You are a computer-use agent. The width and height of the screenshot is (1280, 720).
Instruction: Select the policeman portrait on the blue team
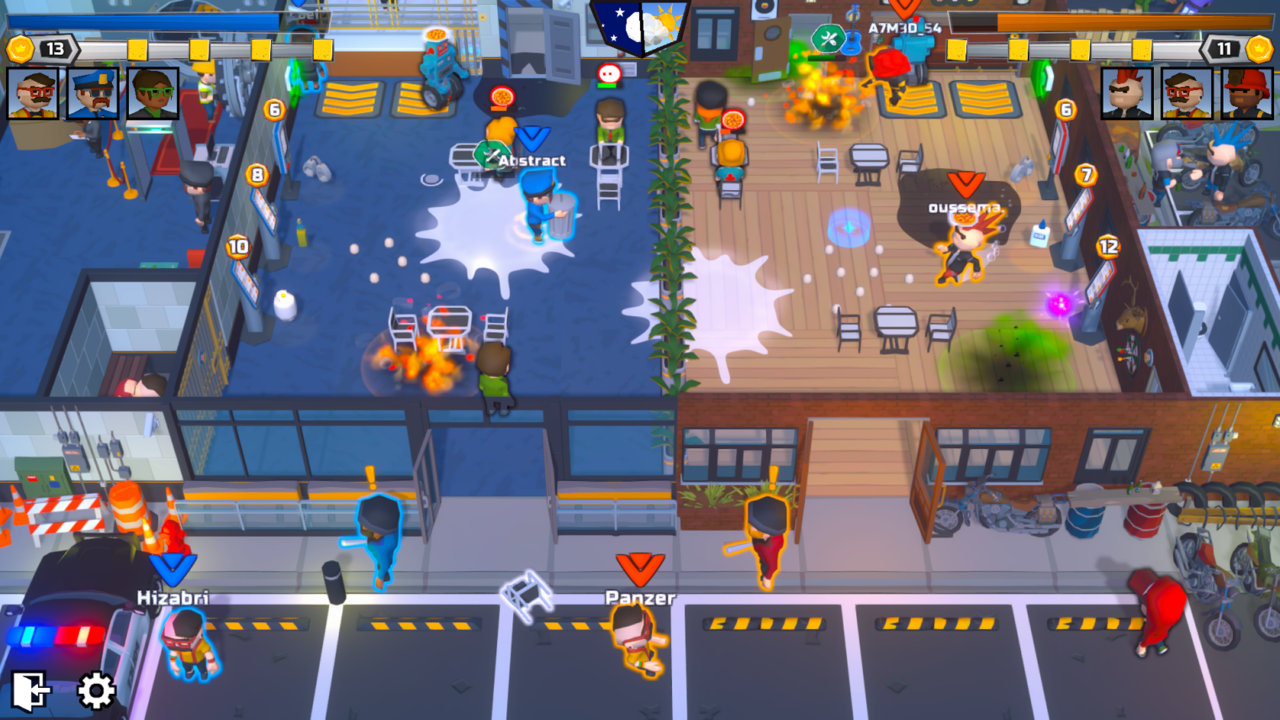point(93,95)
